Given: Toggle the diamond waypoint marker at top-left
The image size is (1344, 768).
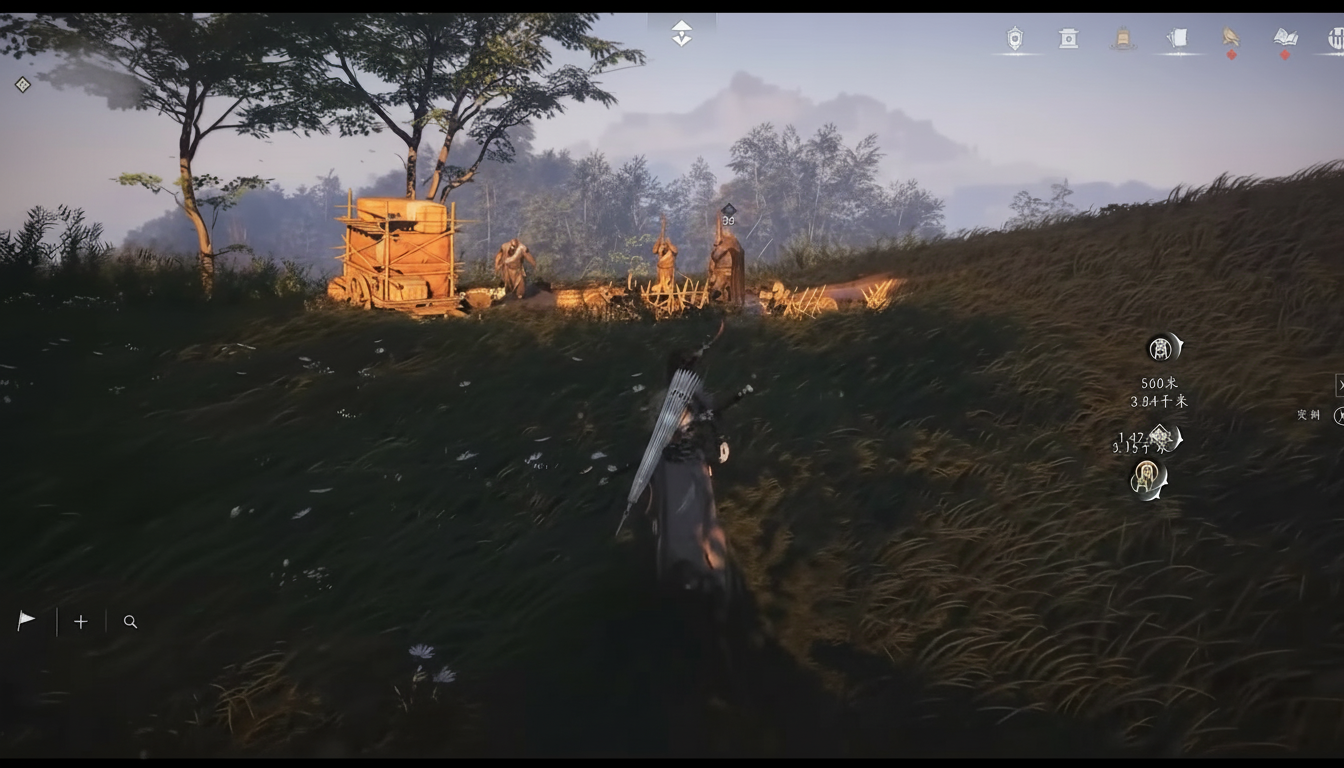Looking at the screenshot, I should (22, 84).
